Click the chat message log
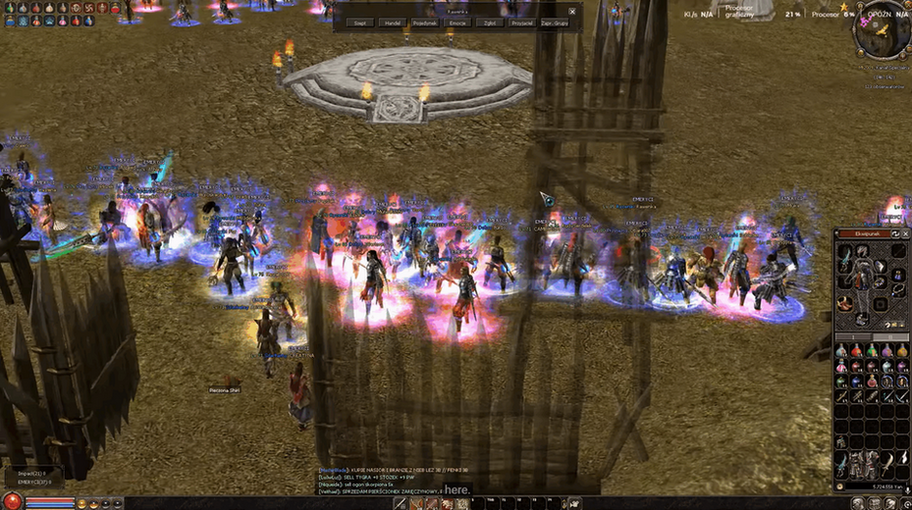 pos(390,479)
